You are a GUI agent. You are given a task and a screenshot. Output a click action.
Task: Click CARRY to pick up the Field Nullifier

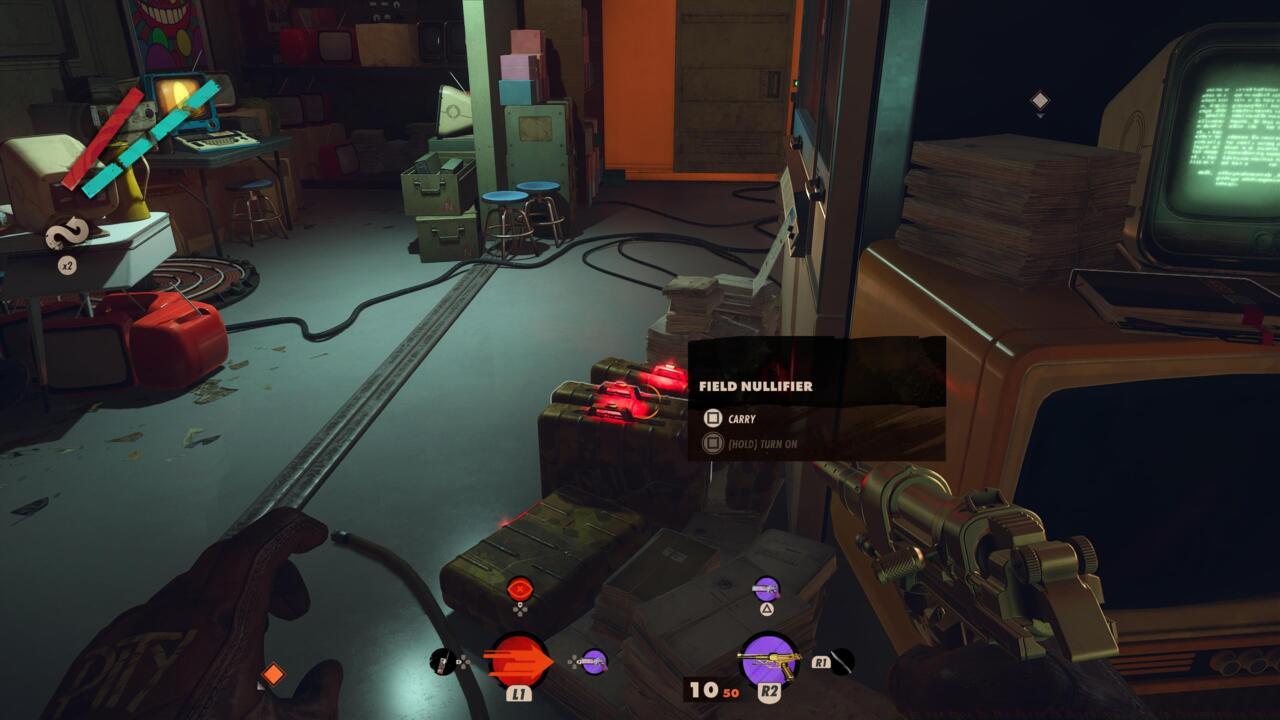741,419
